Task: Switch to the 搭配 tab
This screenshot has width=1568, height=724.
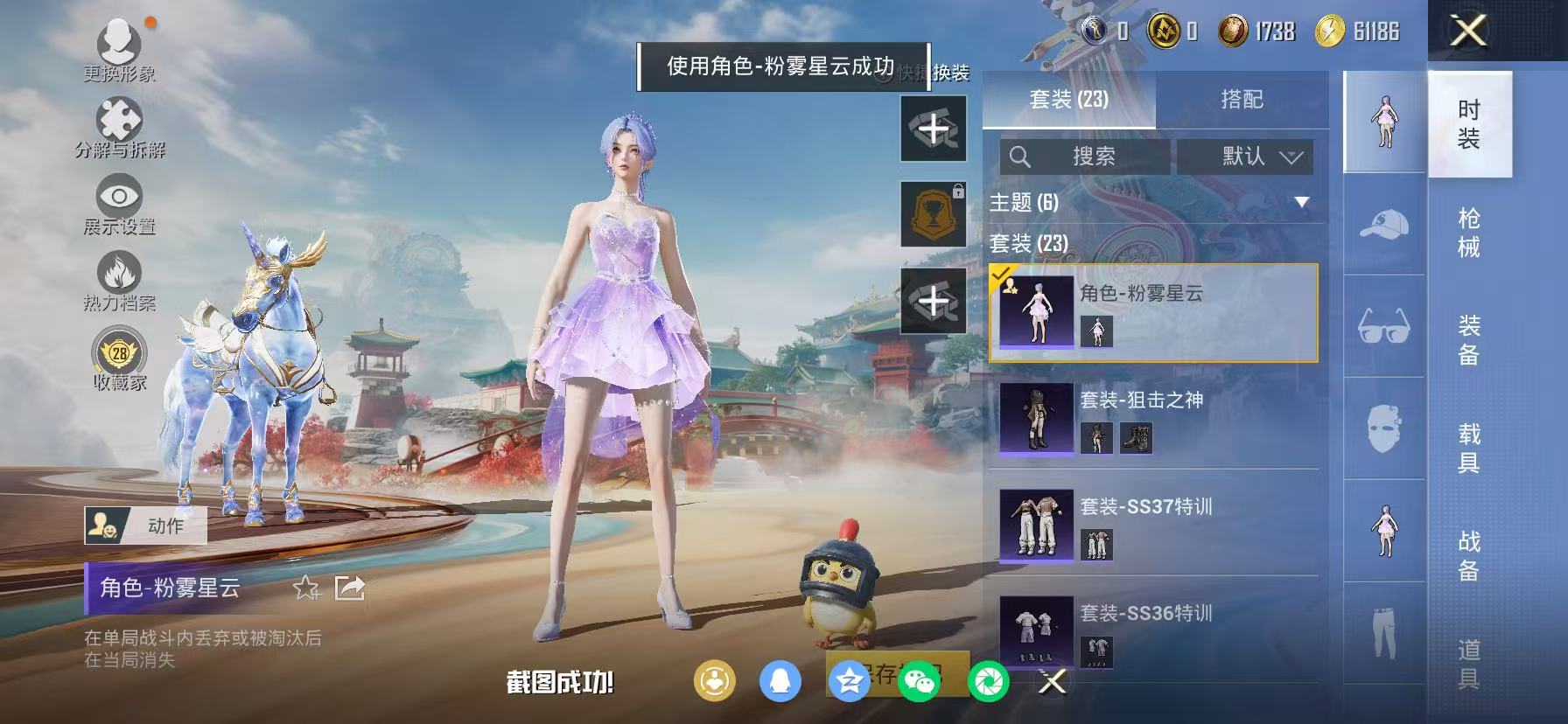Action: coord(1243,99)
